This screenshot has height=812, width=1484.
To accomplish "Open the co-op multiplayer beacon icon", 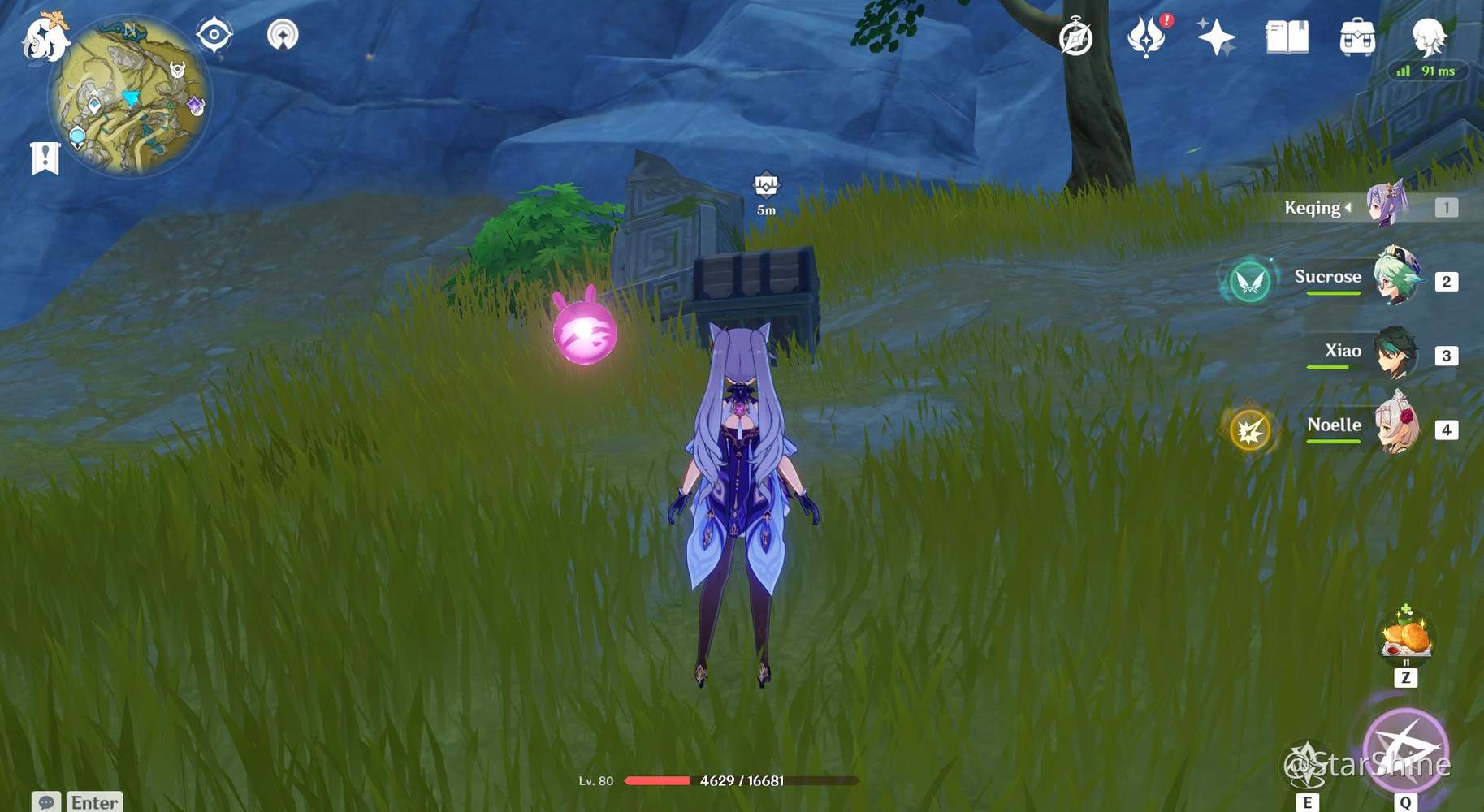I will click(x=282, y=34).
